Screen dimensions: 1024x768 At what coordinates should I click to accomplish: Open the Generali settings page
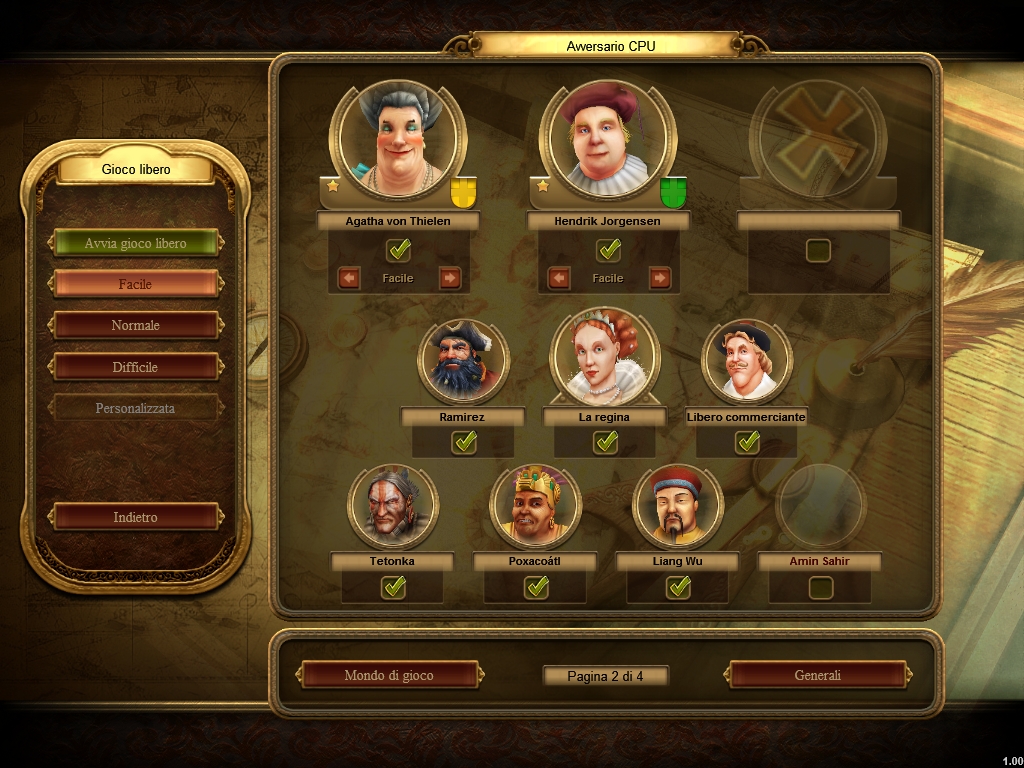click(818, 675)
